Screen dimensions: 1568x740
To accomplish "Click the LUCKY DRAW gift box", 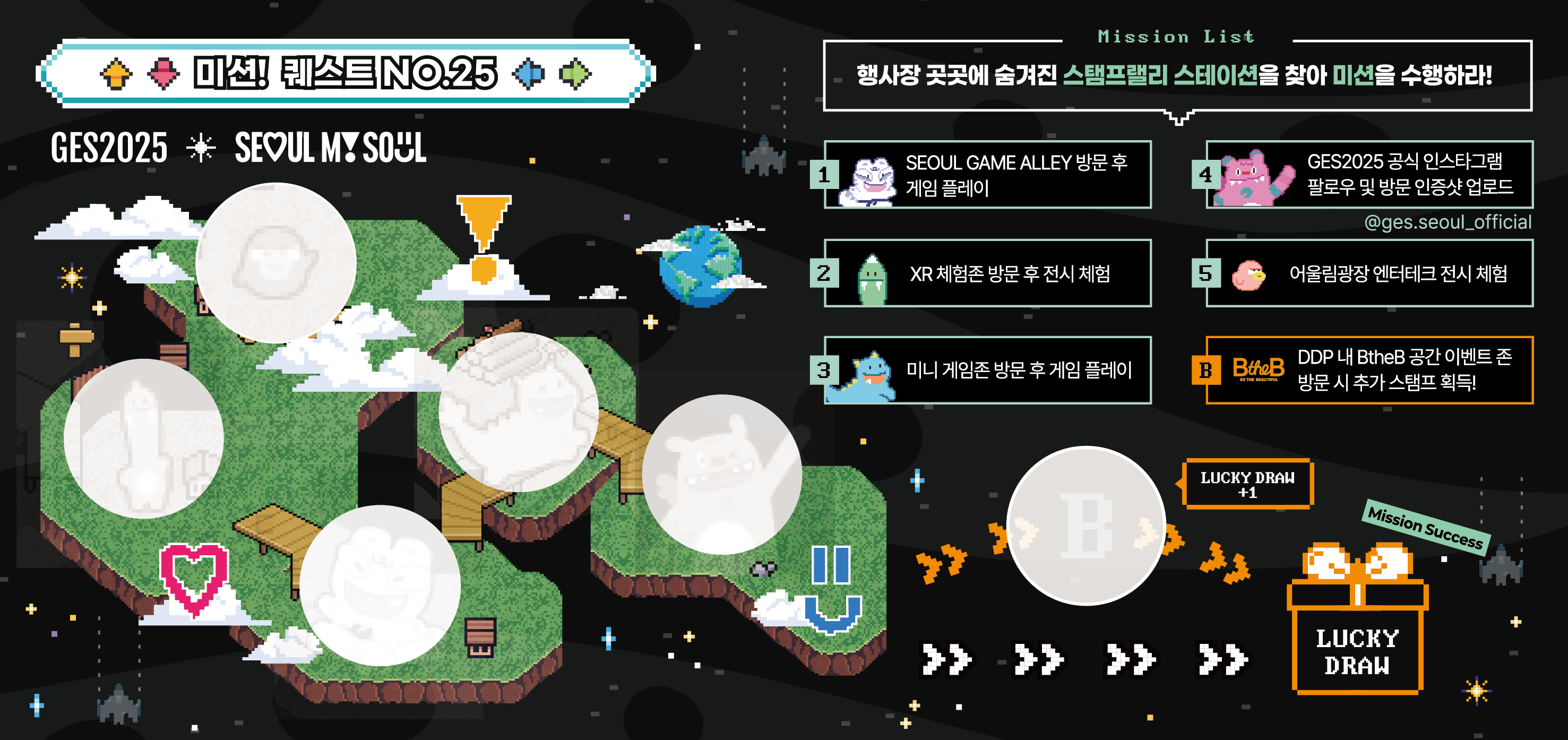I will [x=1357, y=627].
